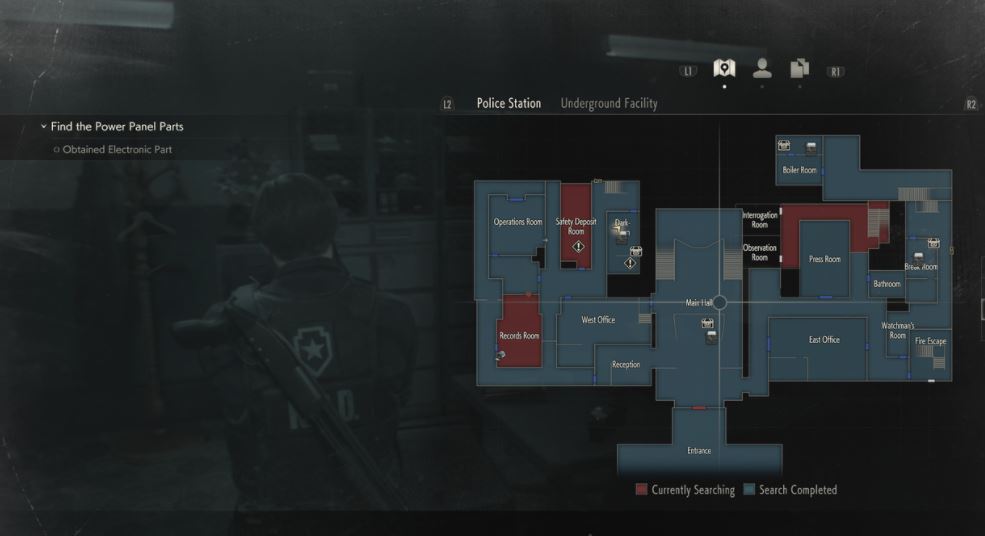
Task: Pick the Reception room on the map
Action: coord(626,365)
